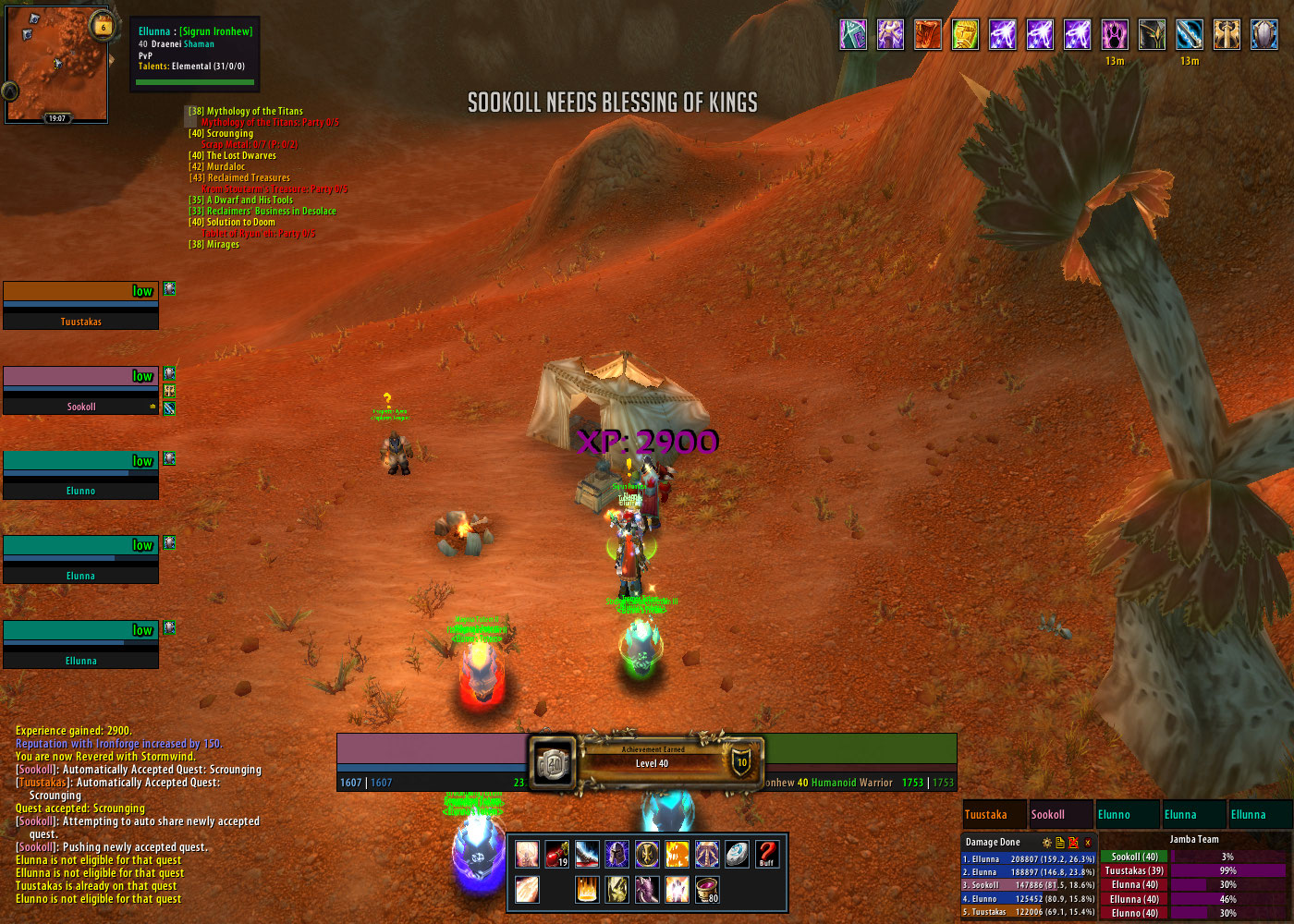
Task: Switch to the Tuustaka team button
Action: 994,815
